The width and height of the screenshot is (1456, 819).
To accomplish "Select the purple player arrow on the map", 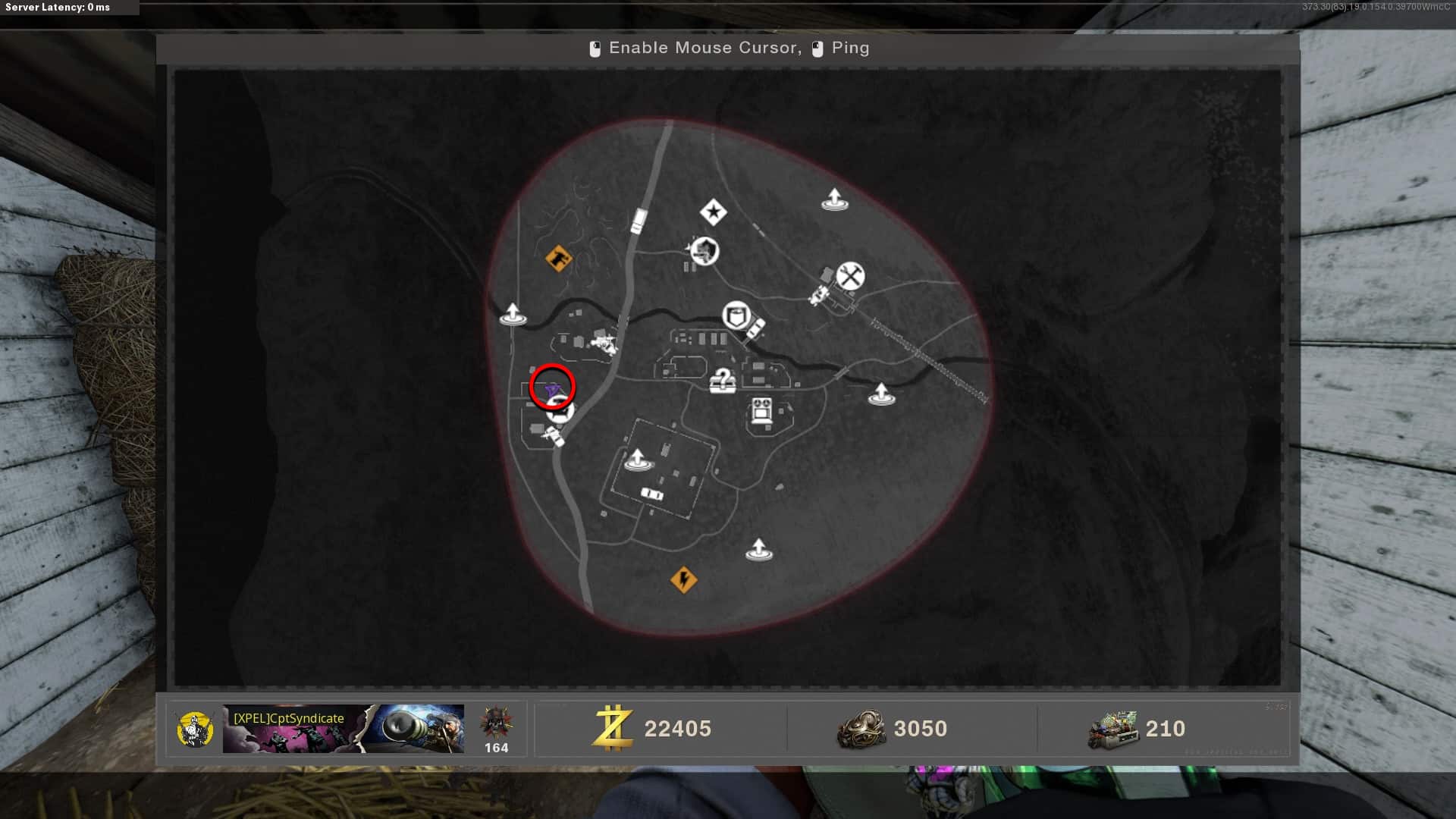I will pyautogui.click(x=552, y=391).
